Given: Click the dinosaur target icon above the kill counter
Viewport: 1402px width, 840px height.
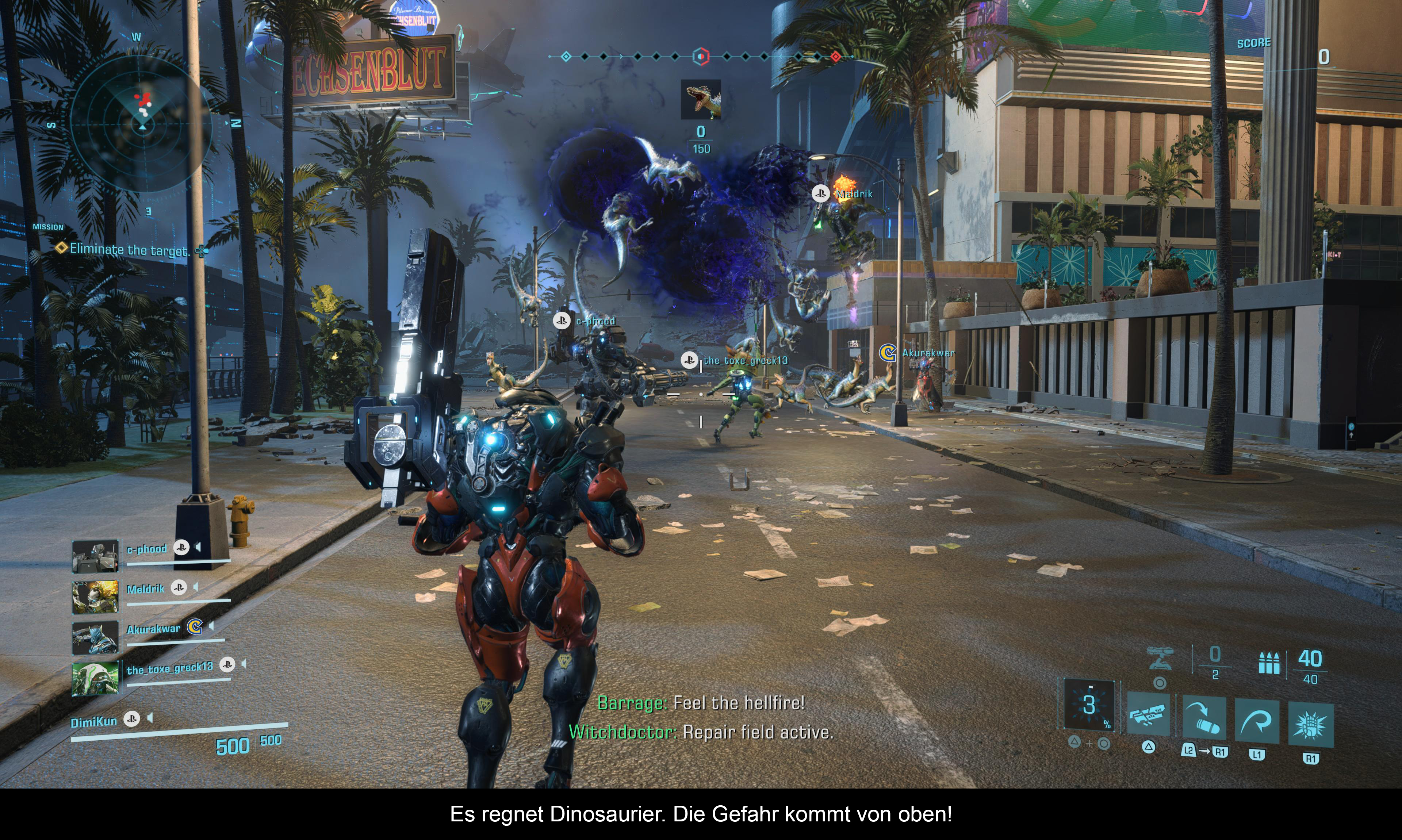Looking at the screenshot, I should [701, 100].
